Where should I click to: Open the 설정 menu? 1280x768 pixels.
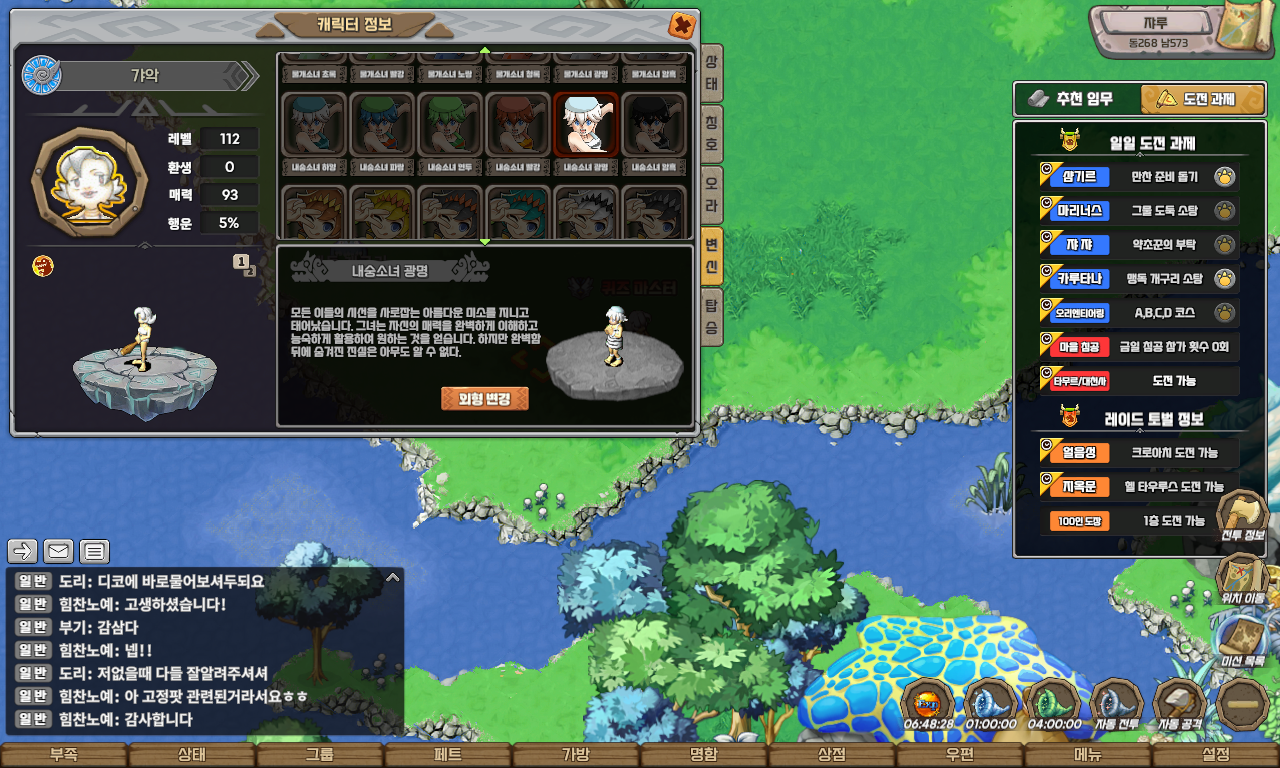coord(1216,755)
